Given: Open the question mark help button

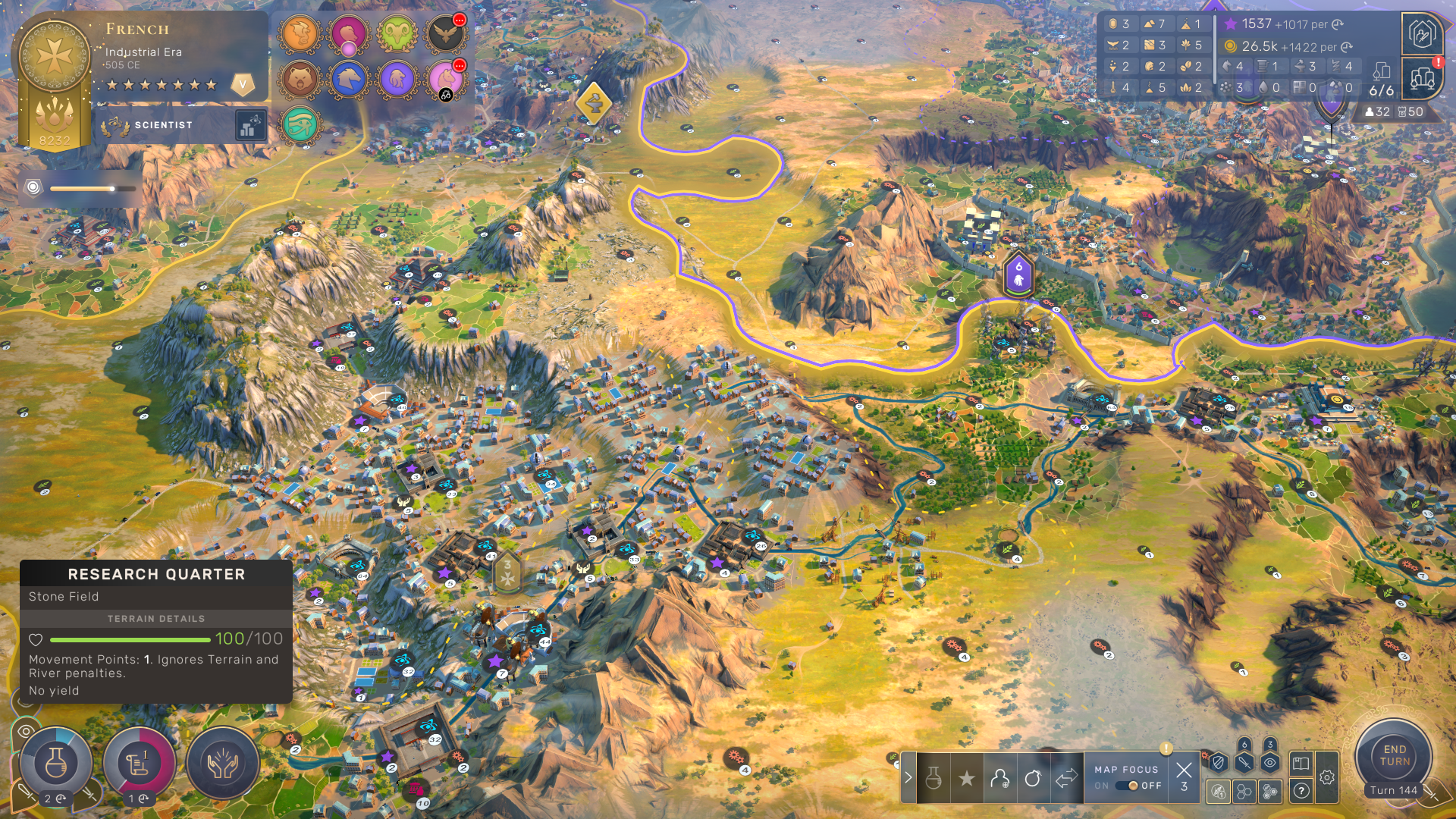Looking at the screenshot, I should pyautogui.click(x=1301, y=791).
